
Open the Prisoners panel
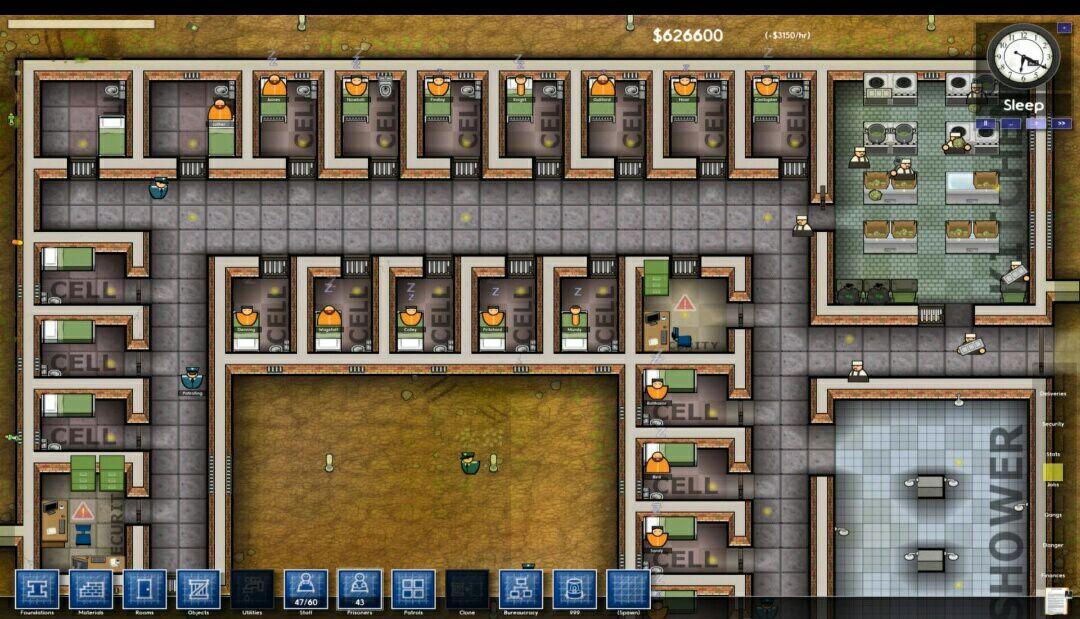pyautogui.click(x=360, y=590)
